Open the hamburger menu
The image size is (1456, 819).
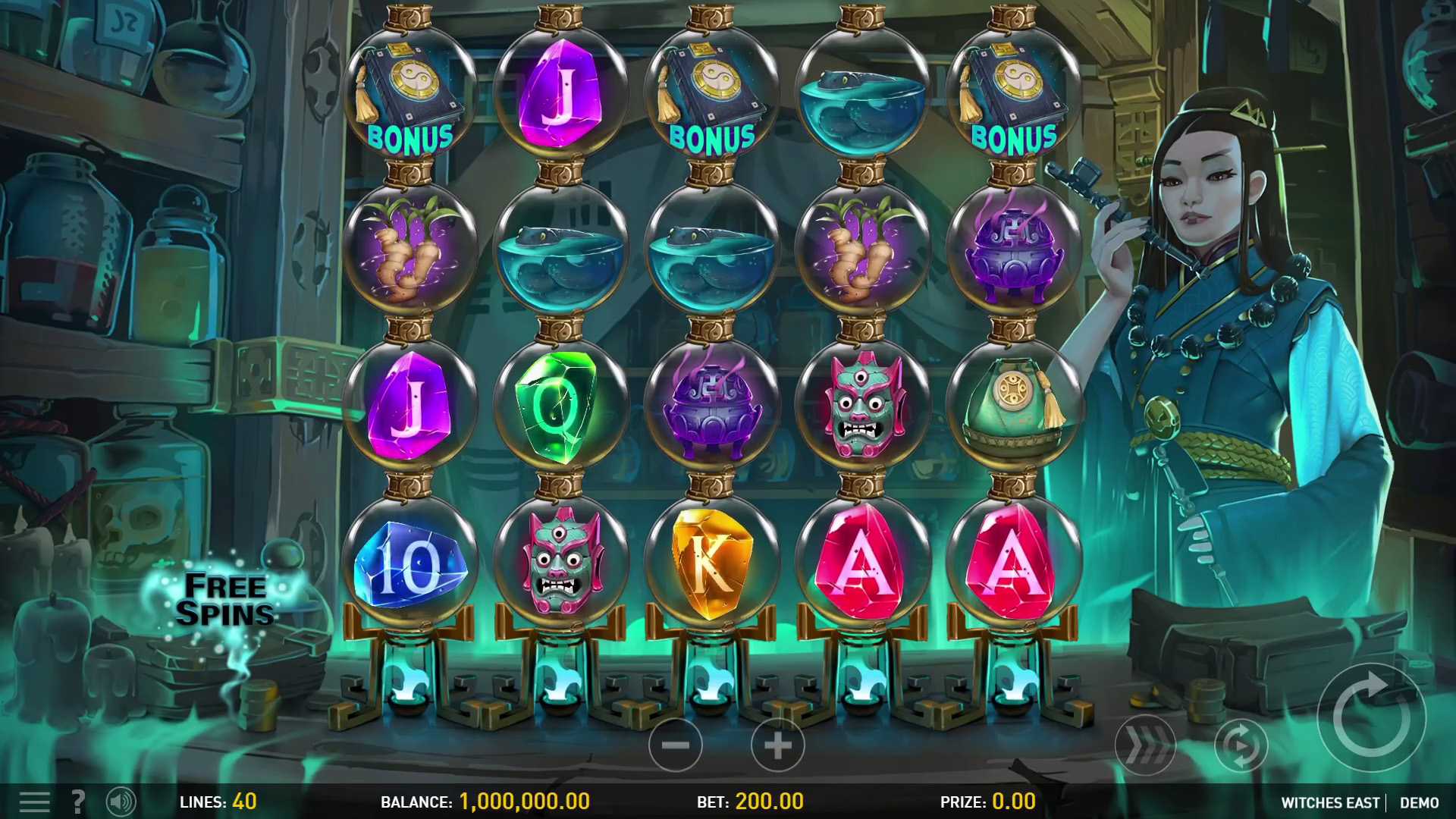tap(34, 802)
